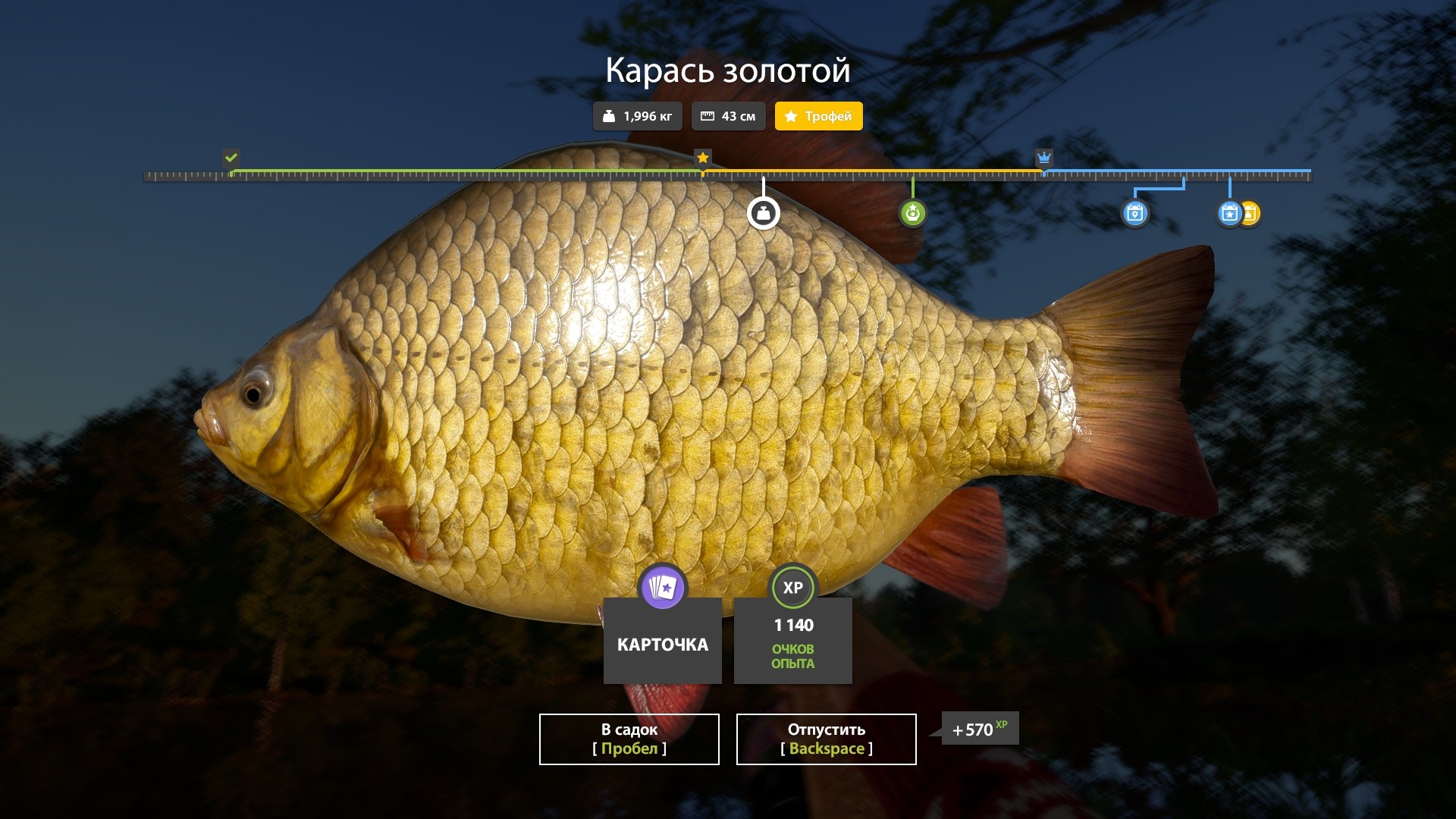Click the green medal record marker
1456x819 pixels.
click(x=912, y=213)
